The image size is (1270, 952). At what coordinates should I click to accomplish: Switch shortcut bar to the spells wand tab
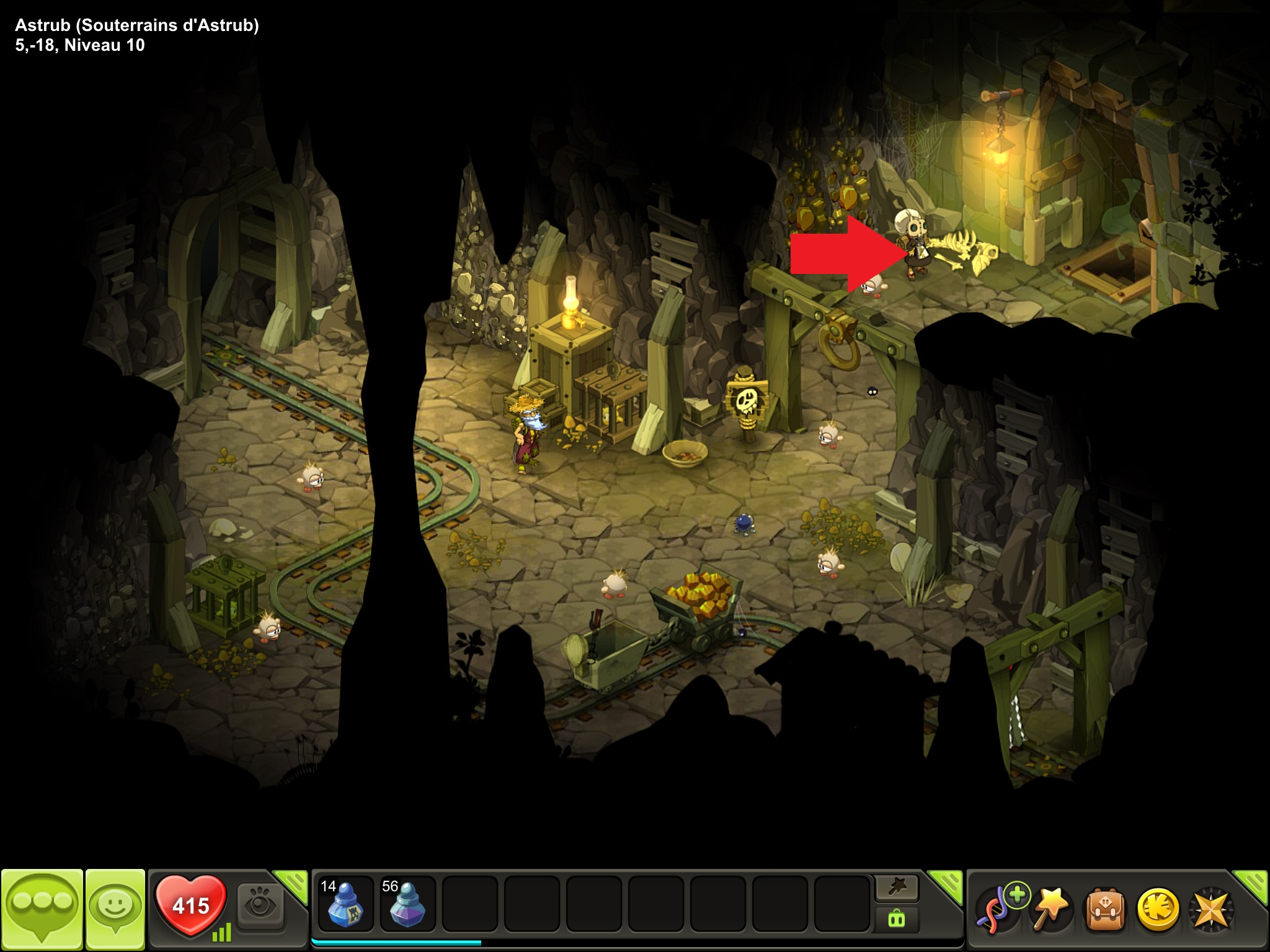(x=896, y=888)
